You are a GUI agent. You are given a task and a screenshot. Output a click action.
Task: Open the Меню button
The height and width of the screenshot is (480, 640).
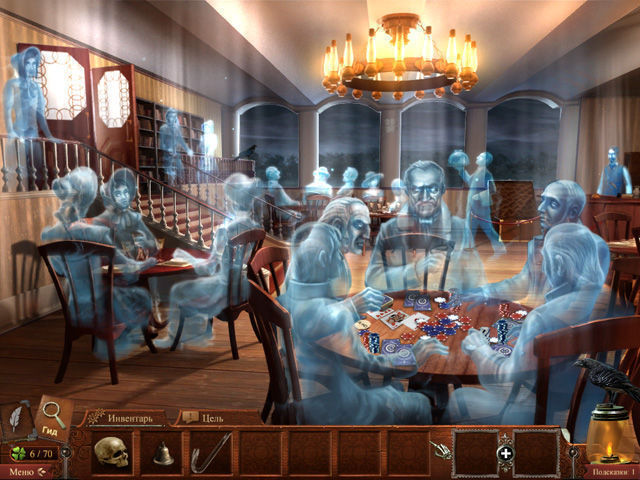[20, 471]
